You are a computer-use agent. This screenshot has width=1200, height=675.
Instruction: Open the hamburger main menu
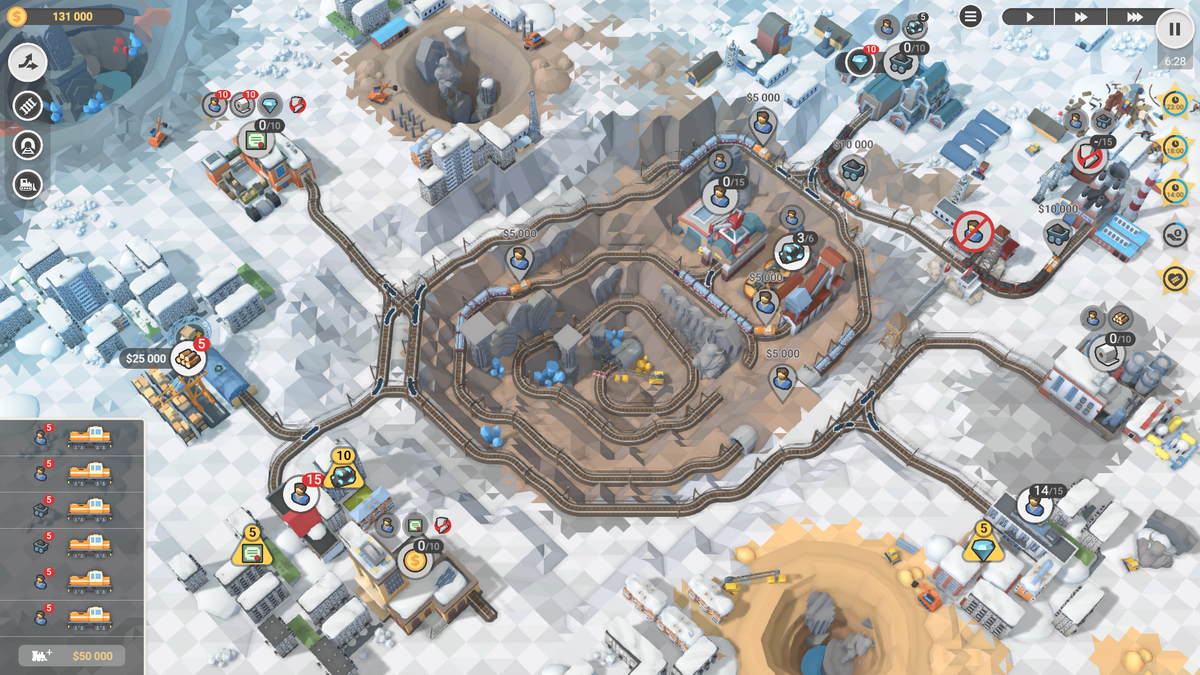point(970,16)
